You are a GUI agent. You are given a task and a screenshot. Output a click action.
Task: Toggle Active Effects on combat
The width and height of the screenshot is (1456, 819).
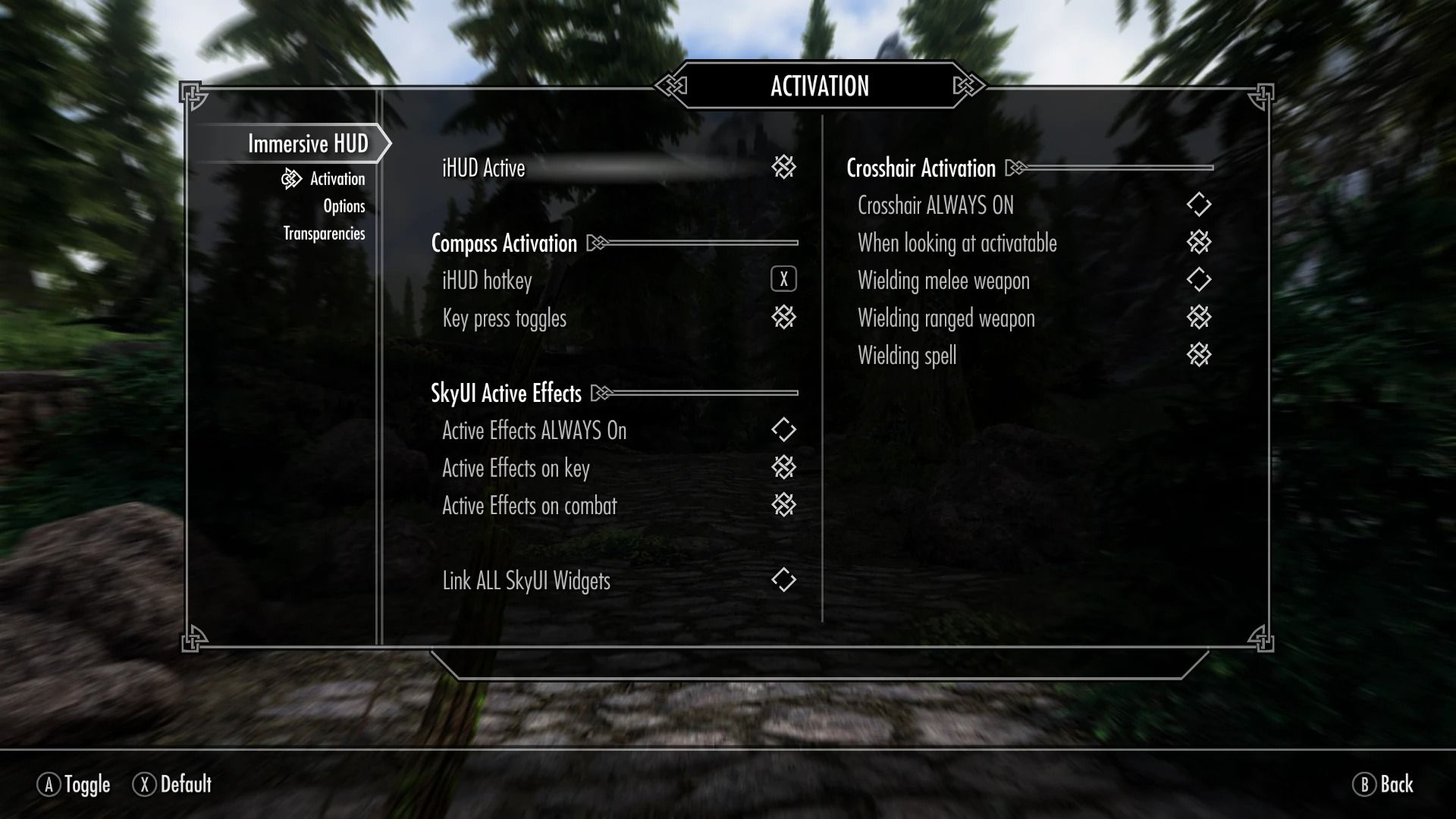(785, 505)
